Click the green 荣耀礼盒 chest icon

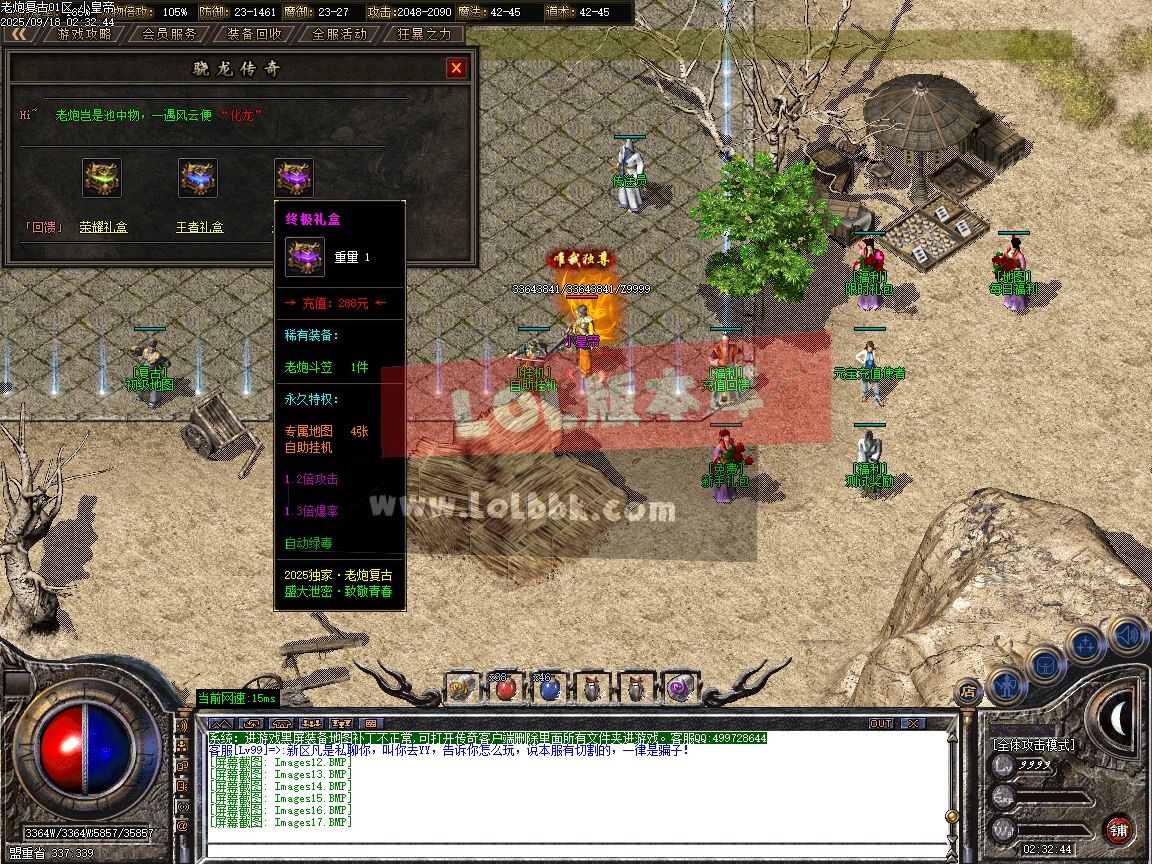[x=102, y=178]
